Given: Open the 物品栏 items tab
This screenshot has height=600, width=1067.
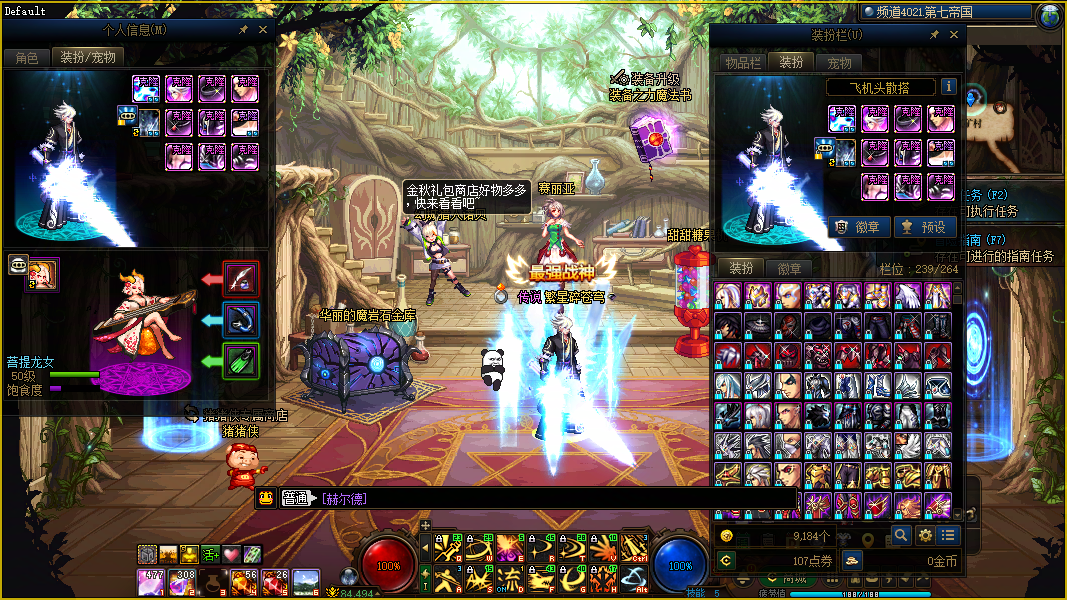Looking at the screenshot, I should tap(743, 62).
